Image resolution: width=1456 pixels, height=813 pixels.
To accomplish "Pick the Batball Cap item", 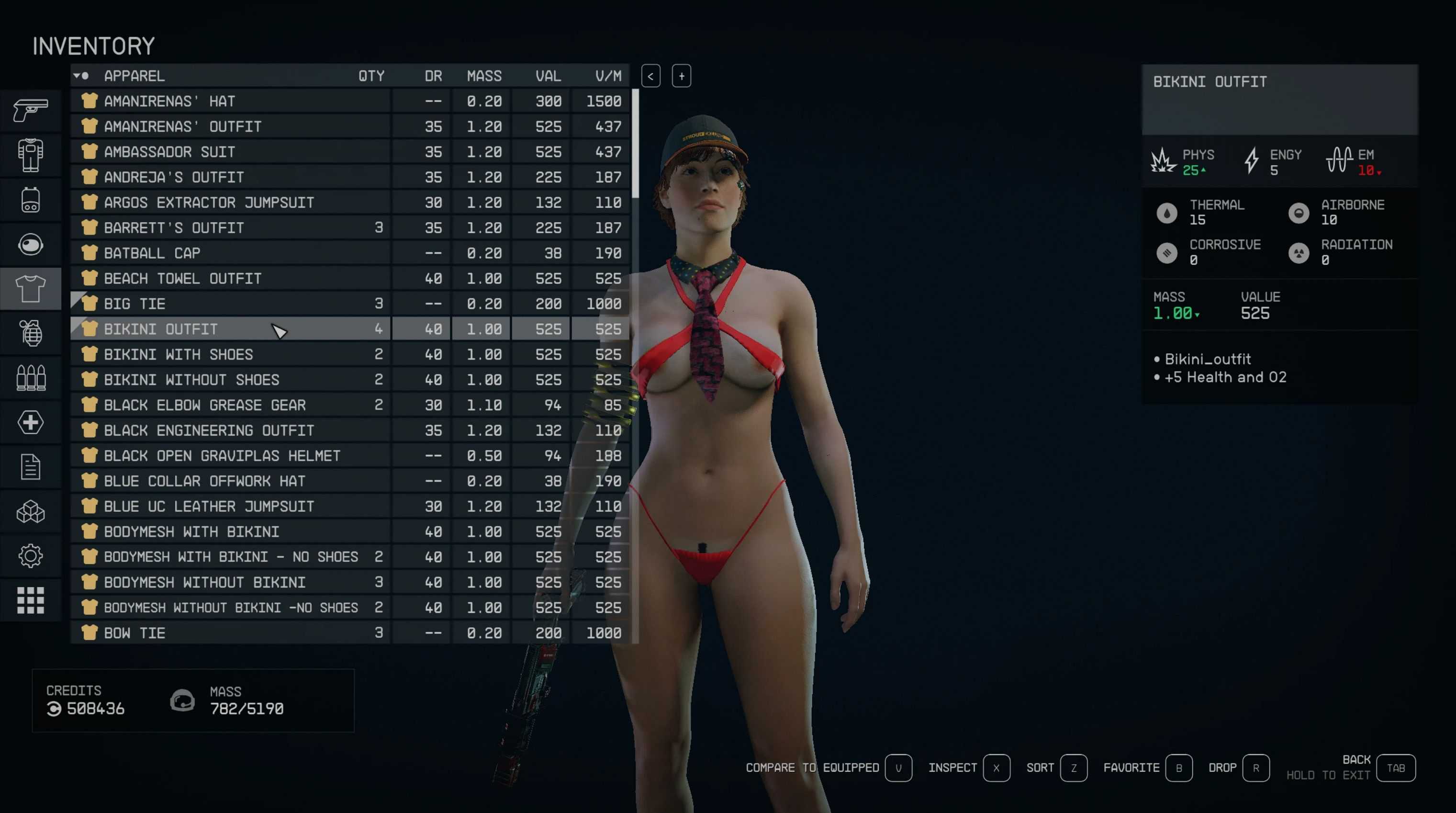I will coord(153,253).
